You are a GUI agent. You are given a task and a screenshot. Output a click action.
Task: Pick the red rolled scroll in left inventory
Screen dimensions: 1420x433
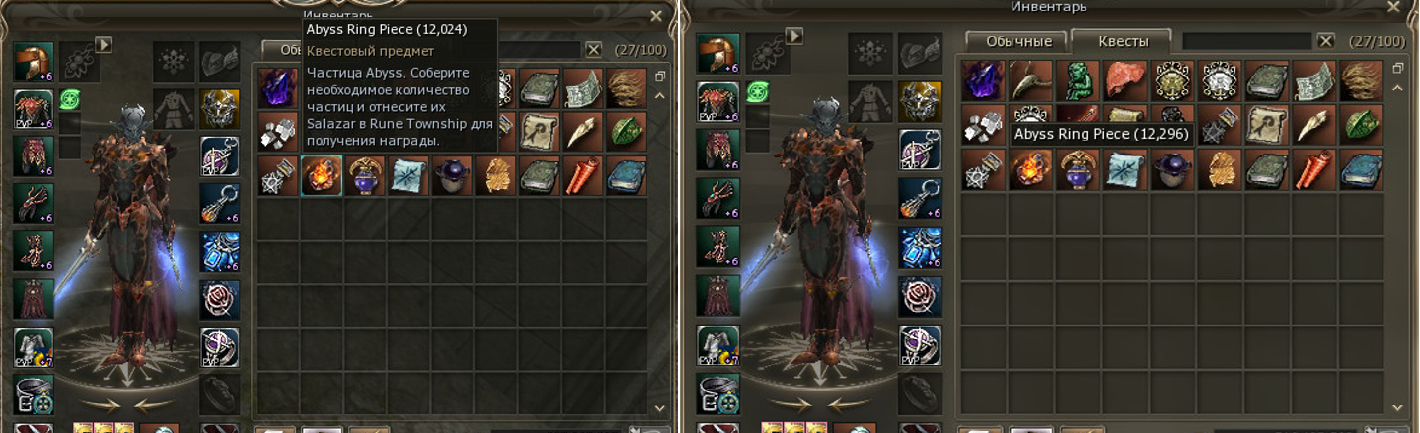tap(582, 176)
